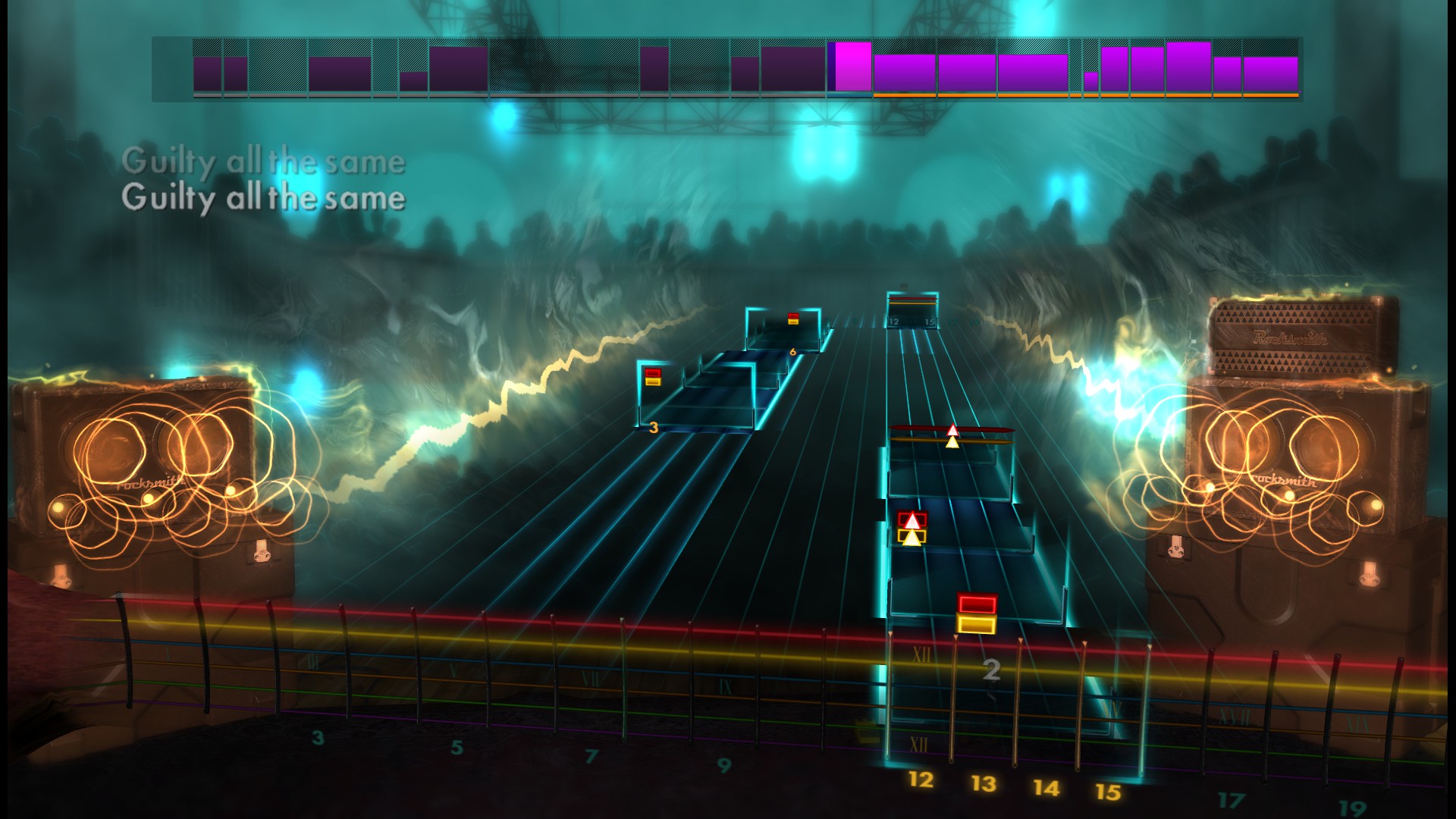Click the lyric line Guilty all the same
The height and width of the screenshot is (819, 1456).
pos(264,199)
